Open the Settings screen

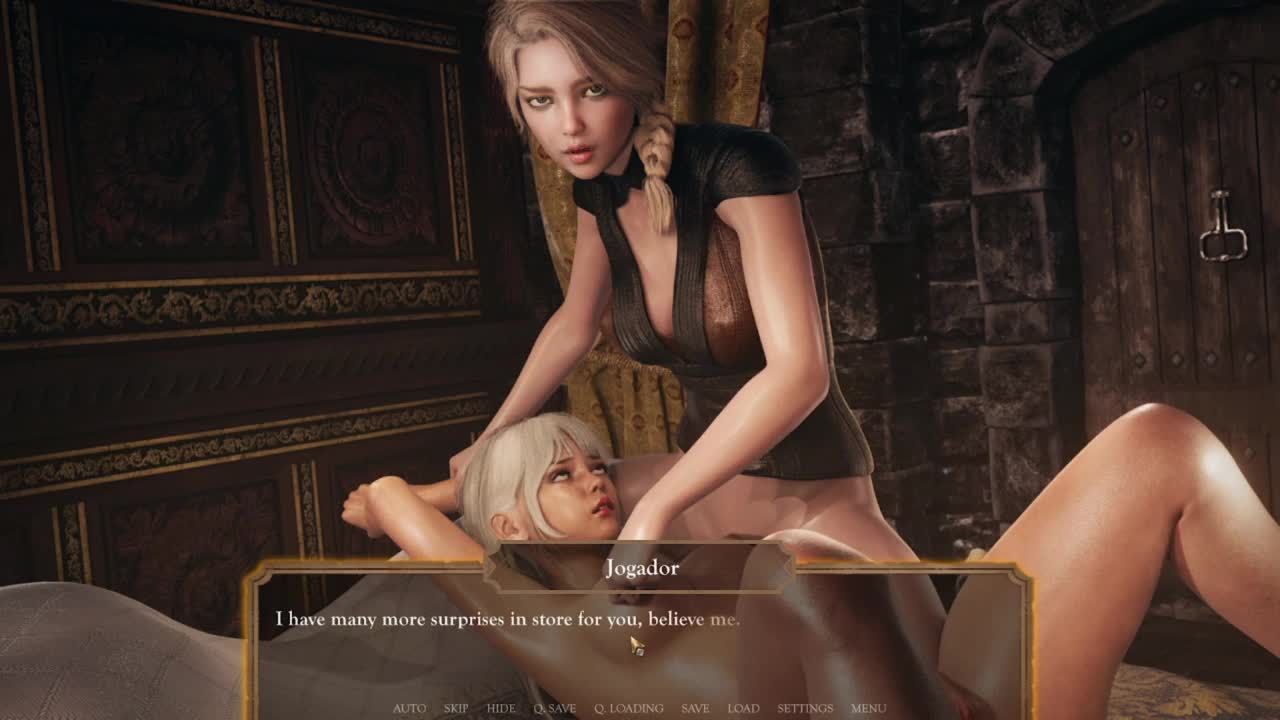805,708
